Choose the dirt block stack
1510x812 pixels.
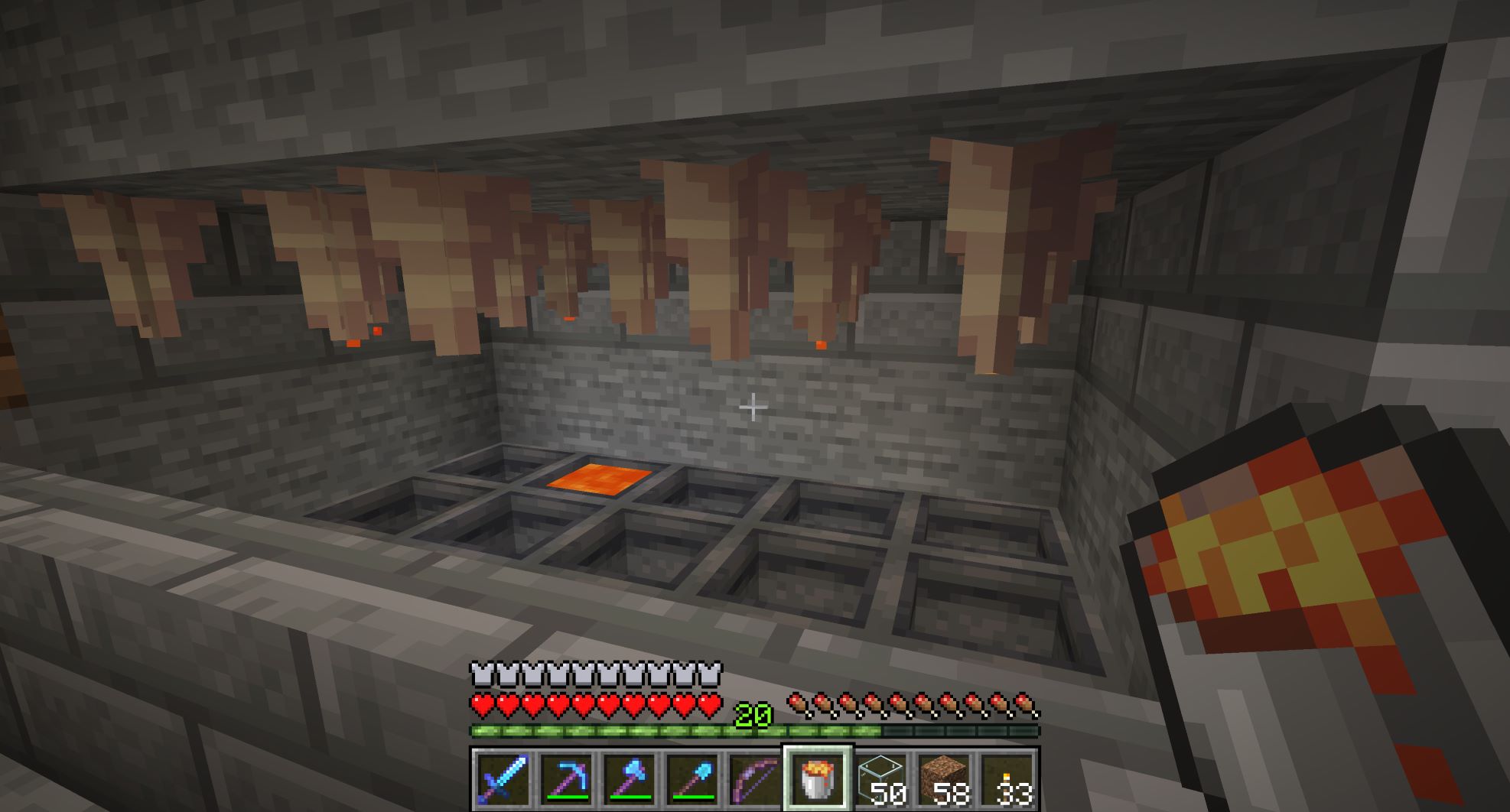click(943, 778)
